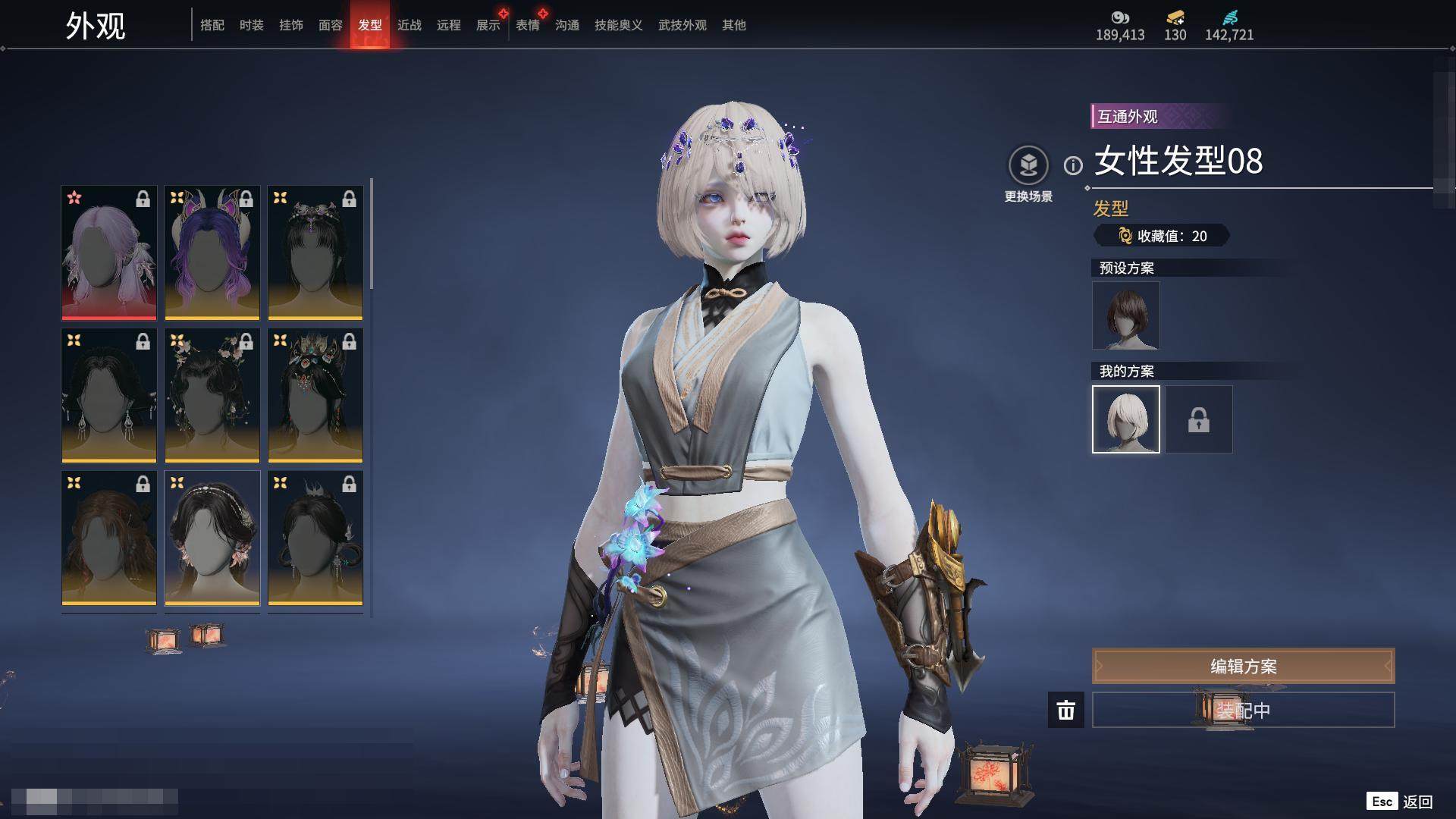This screenshot has width=1456, height=819.
Task: Select the 技能奥义 tab
Action: pyautogui.click(x=619, y=25)
